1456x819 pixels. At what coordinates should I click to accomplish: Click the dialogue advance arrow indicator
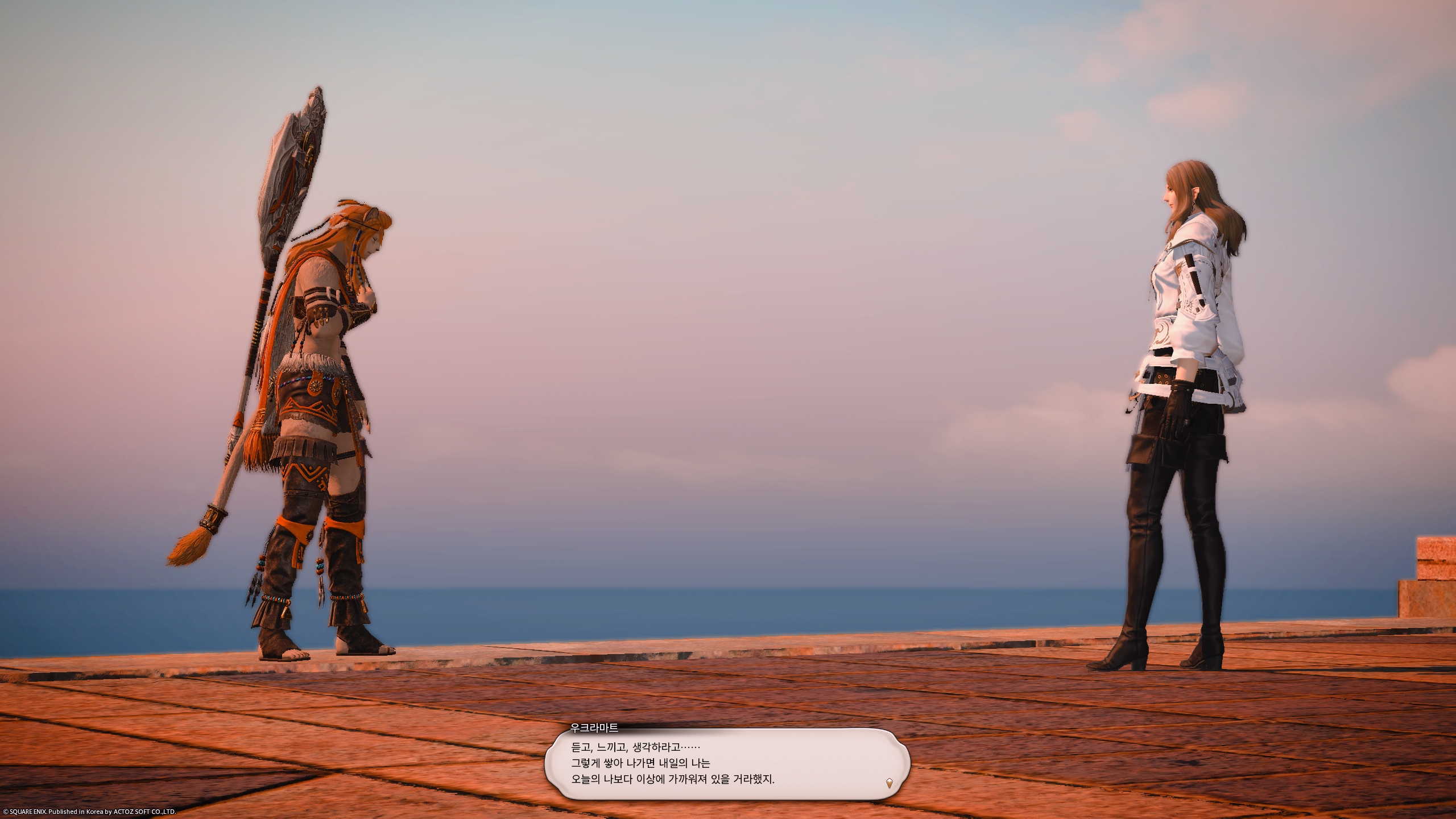889,783
